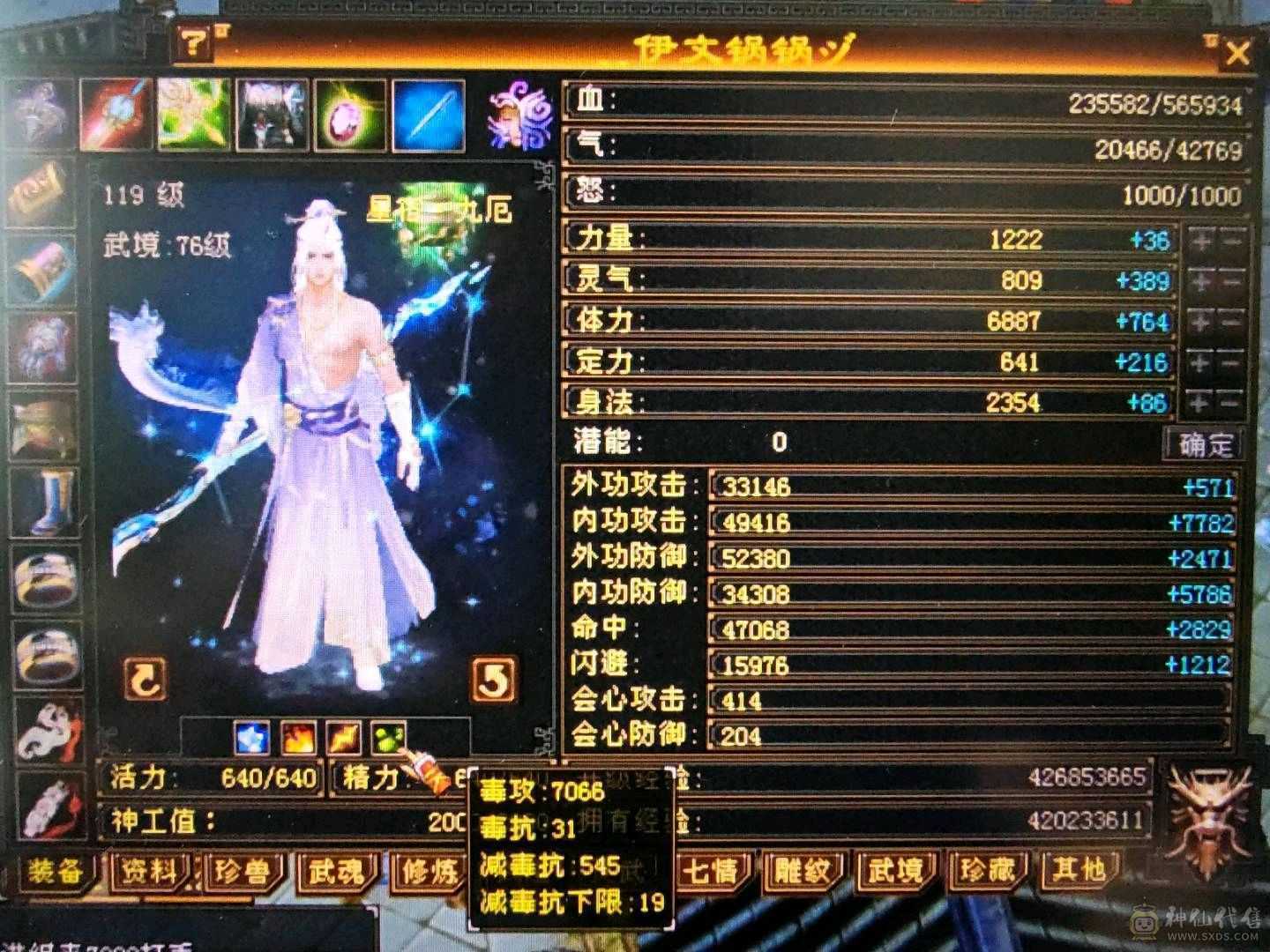Click the purple emblem icon beside the item row

[520, 115]
